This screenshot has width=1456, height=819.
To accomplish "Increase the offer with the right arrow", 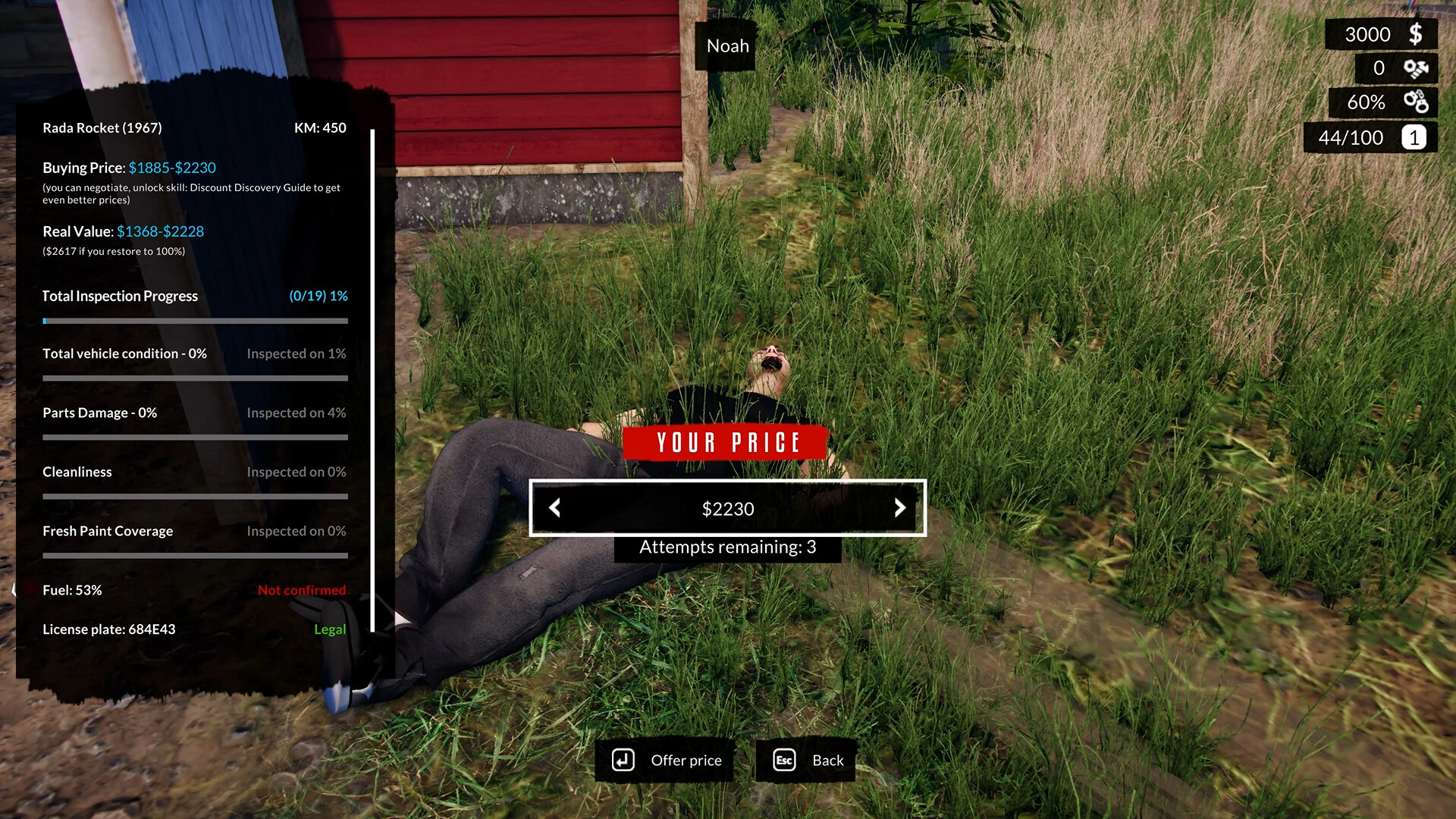I will (900, 508).
